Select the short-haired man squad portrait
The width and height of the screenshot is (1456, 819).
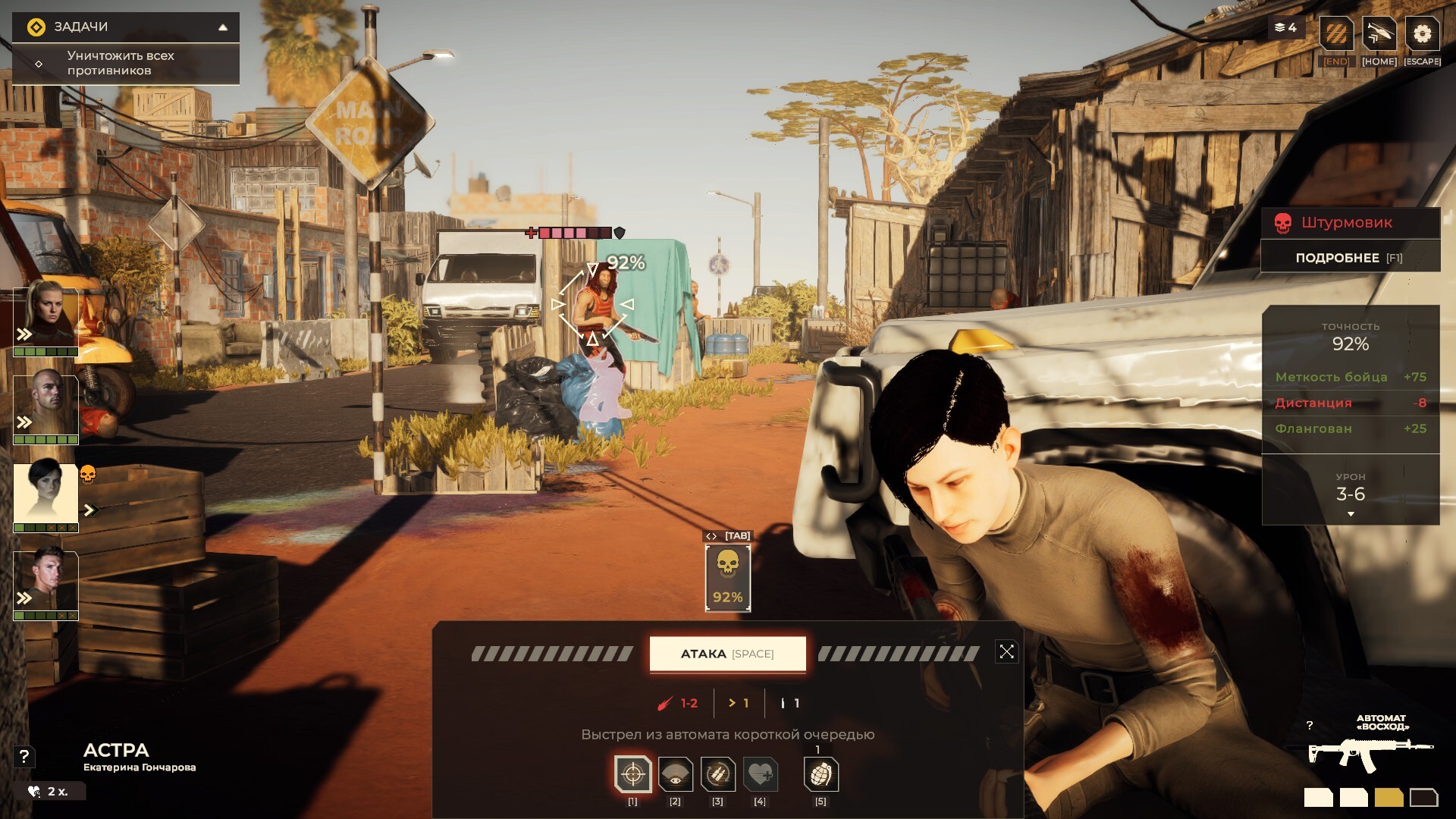pyautogui.click(x=46, y=581)
